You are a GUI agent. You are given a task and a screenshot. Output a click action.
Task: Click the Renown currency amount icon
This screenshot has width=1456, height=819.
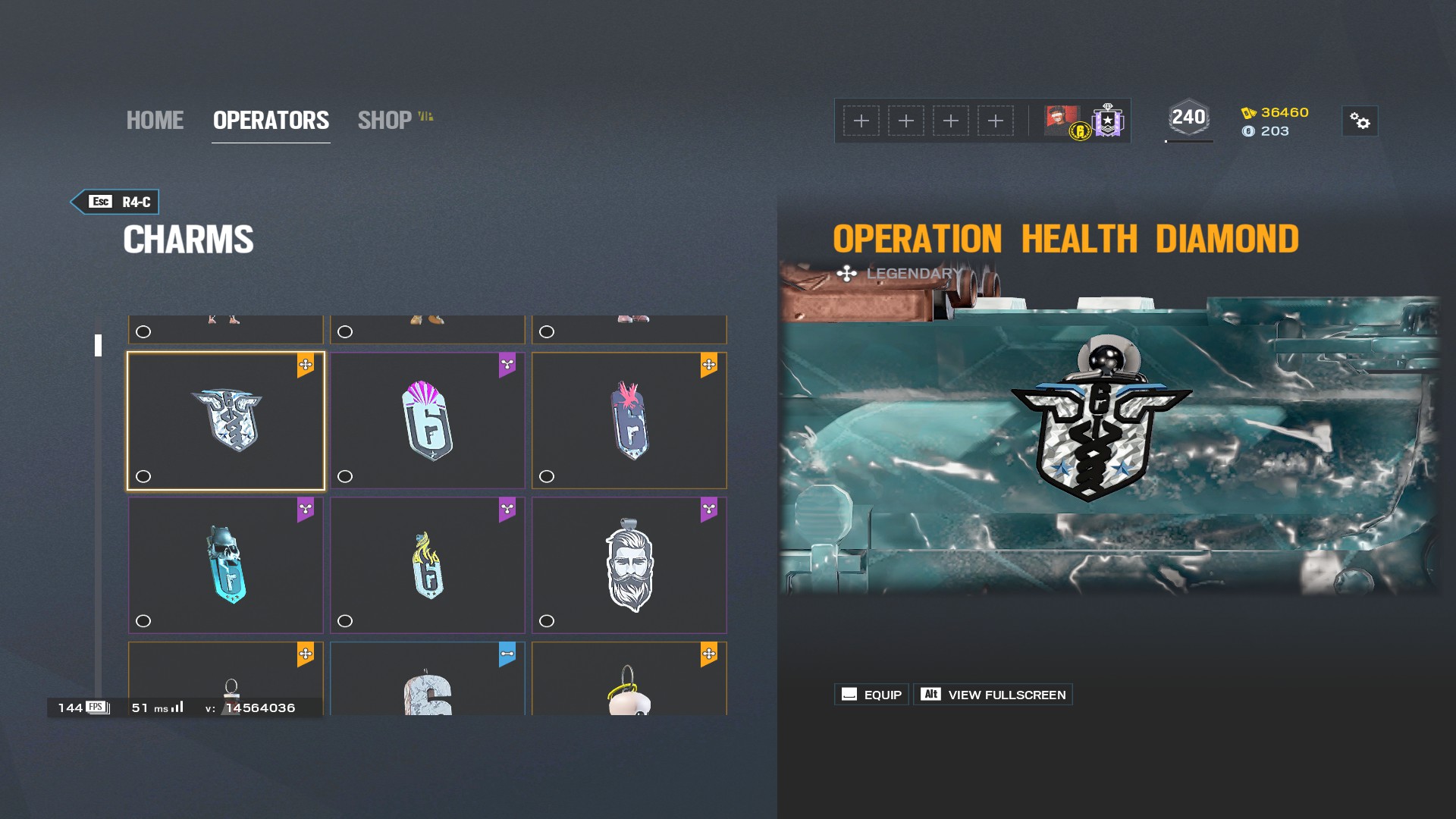click(1250, 114)
